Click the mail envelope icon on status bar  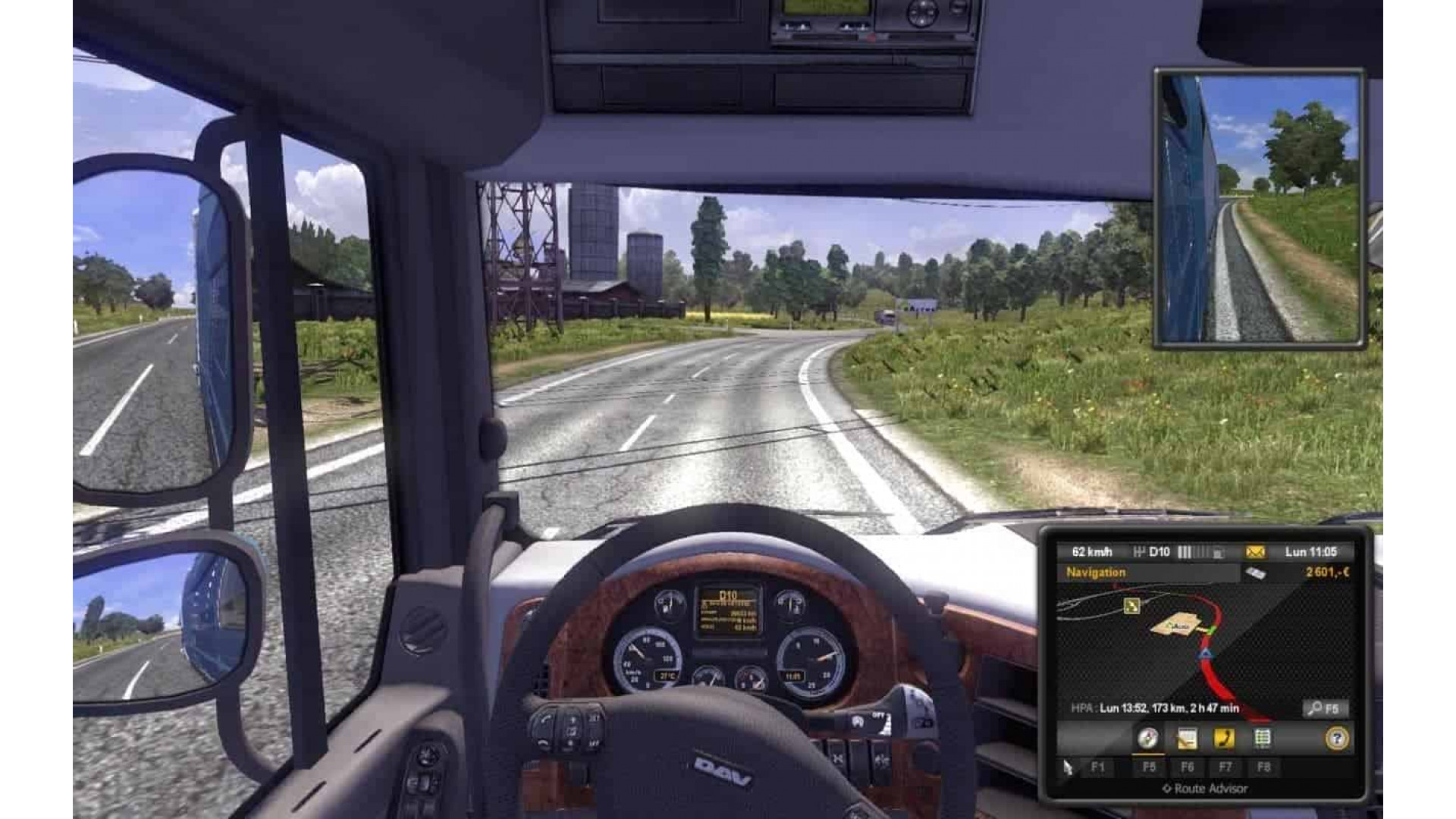click(x=1255, y=551)
